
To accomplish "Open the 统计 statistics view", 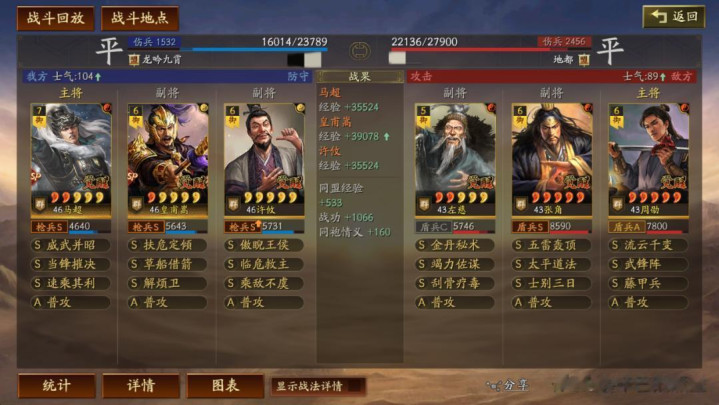I will click(56, 385).
